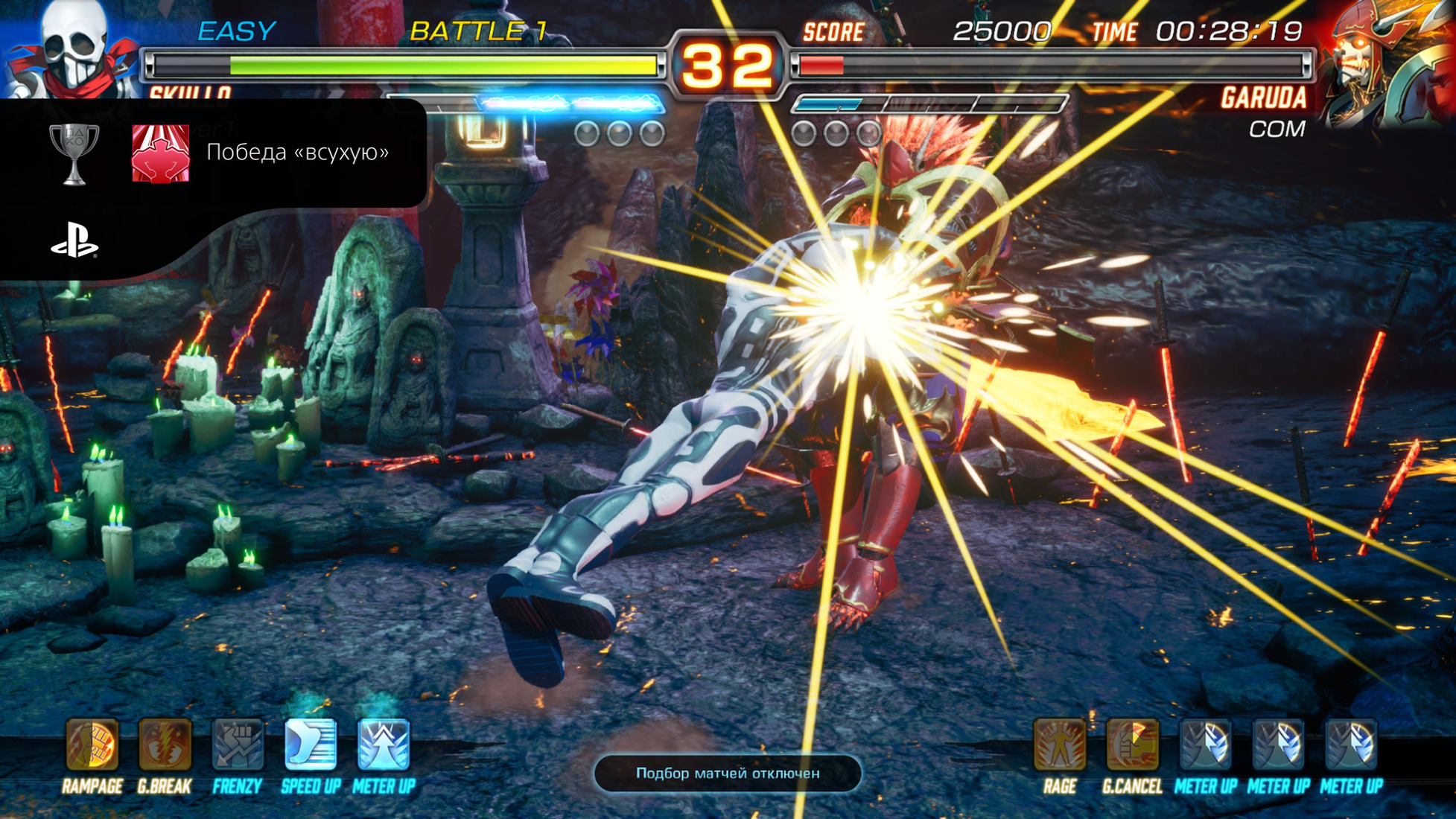The image size is (1456, 819).
Task: Select the Meter Up icon beside Speed Up
Action: click(x=384, y=744)
